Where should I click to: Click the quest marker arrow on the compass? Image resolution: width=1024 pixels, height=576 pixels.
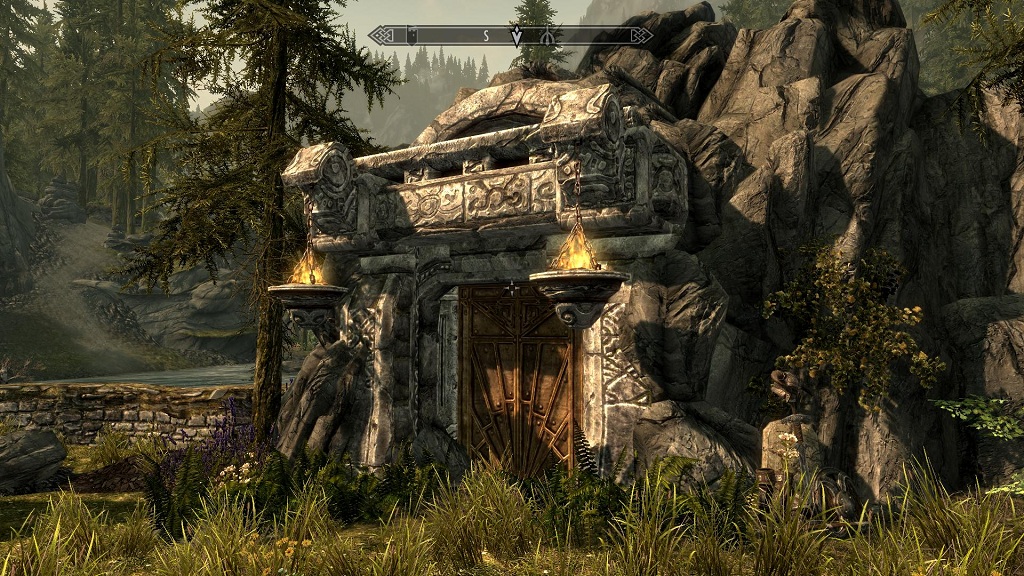[x=516, y=37]
